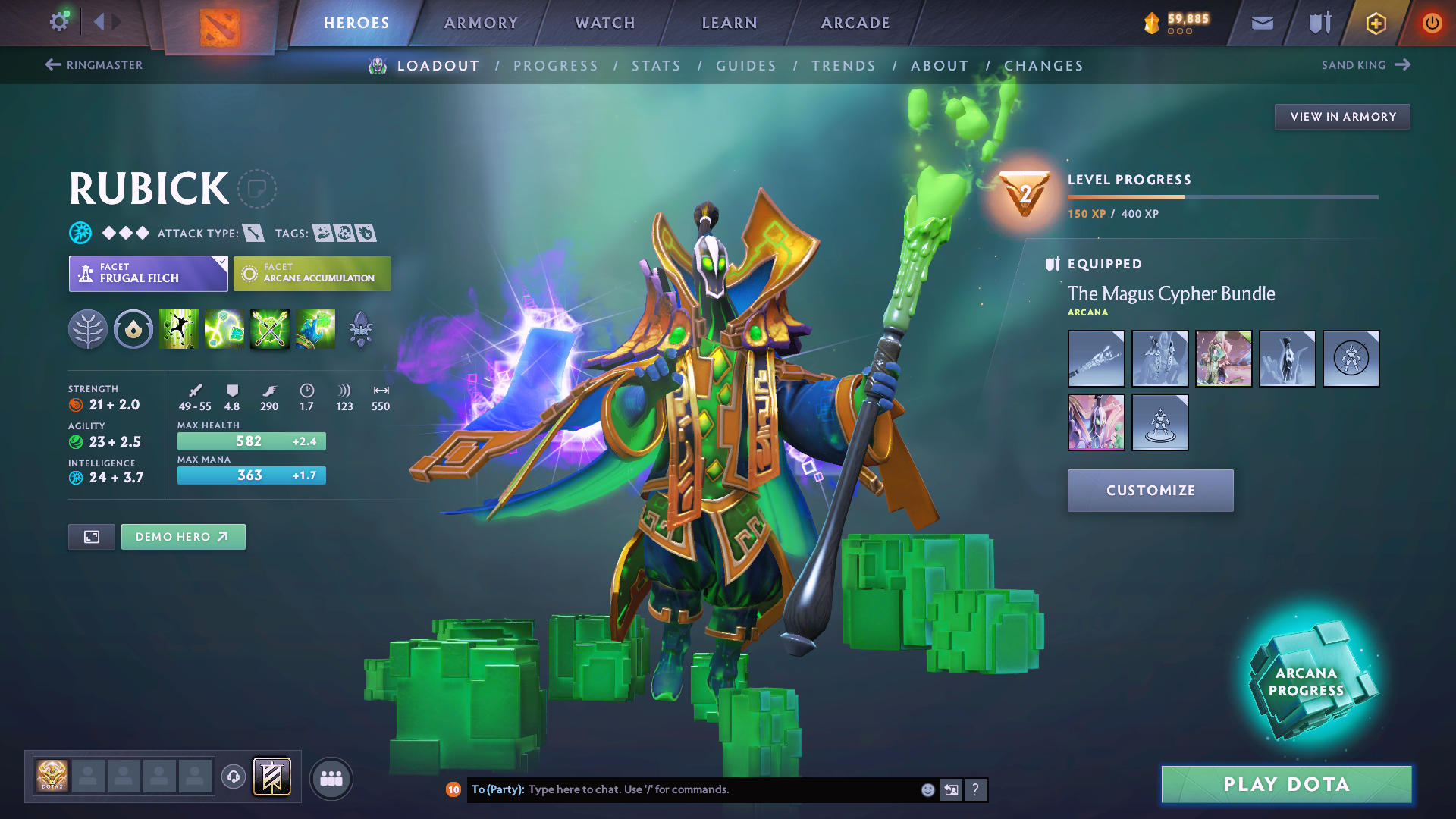Go to previous hero Ringmaster
Viewport: 1456px width, 819px height.
(94, 65)
